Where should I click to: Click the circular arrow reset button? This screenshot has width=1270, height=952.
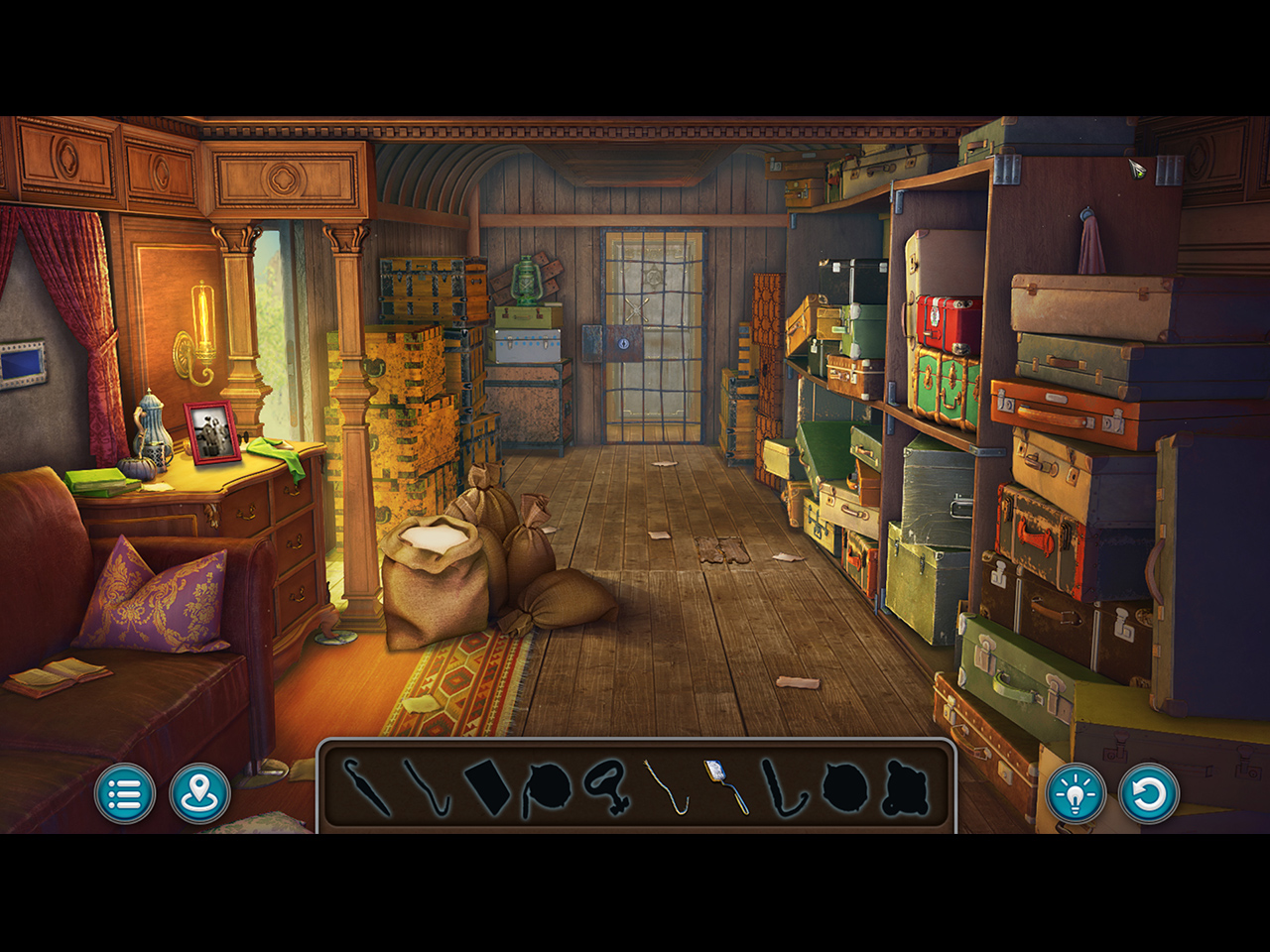1149,793
